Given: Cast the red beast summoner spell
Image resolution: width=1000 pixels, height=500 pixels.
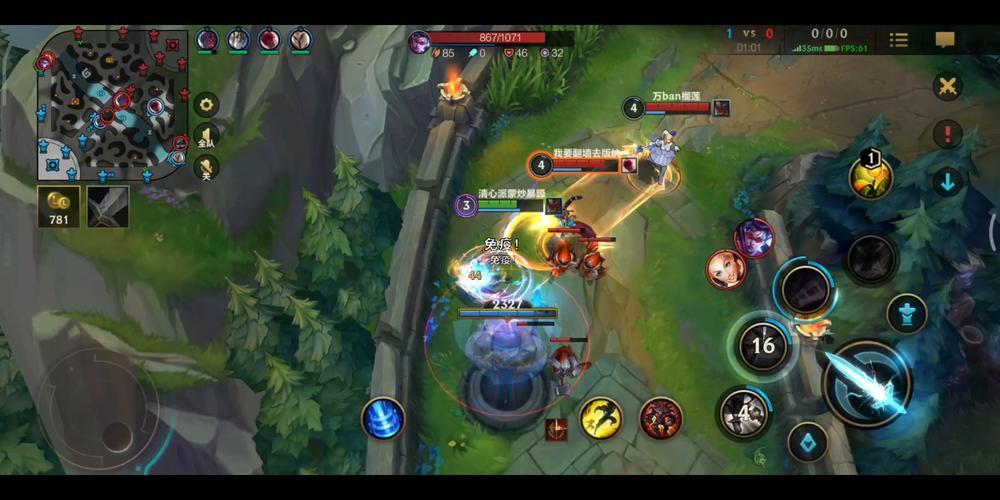Looking at the screenshot, I should (x=661, y=417).
